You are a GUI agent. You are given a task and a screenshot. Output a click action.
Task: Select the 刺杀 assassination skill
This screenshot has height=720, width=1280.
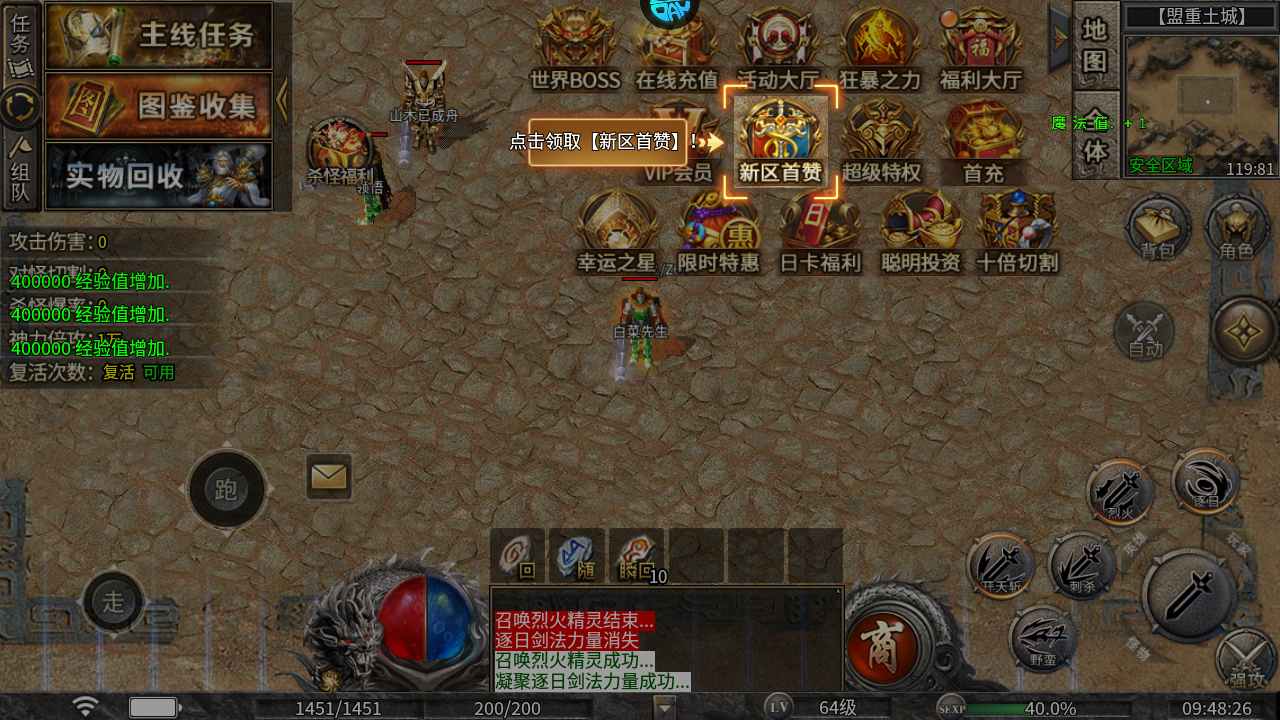pos(1083,568)
